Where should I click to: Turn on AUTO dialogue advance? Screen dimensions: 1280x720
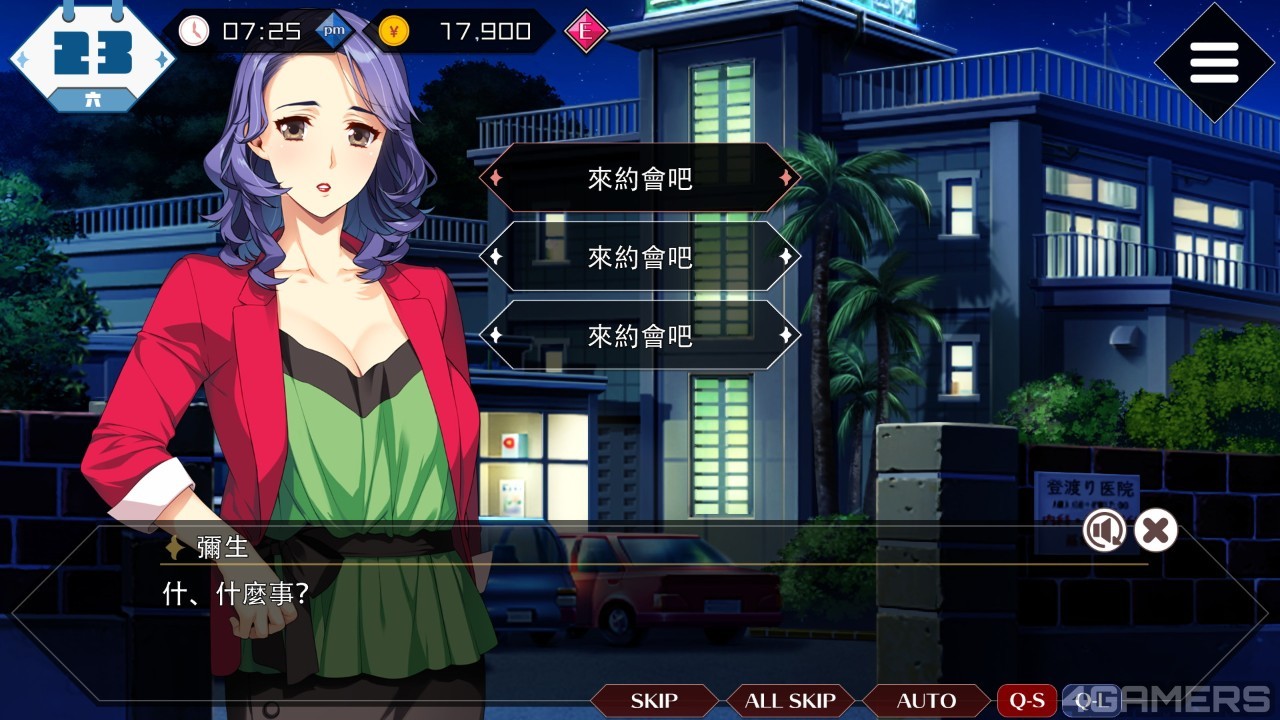click(x=926, y=701)
